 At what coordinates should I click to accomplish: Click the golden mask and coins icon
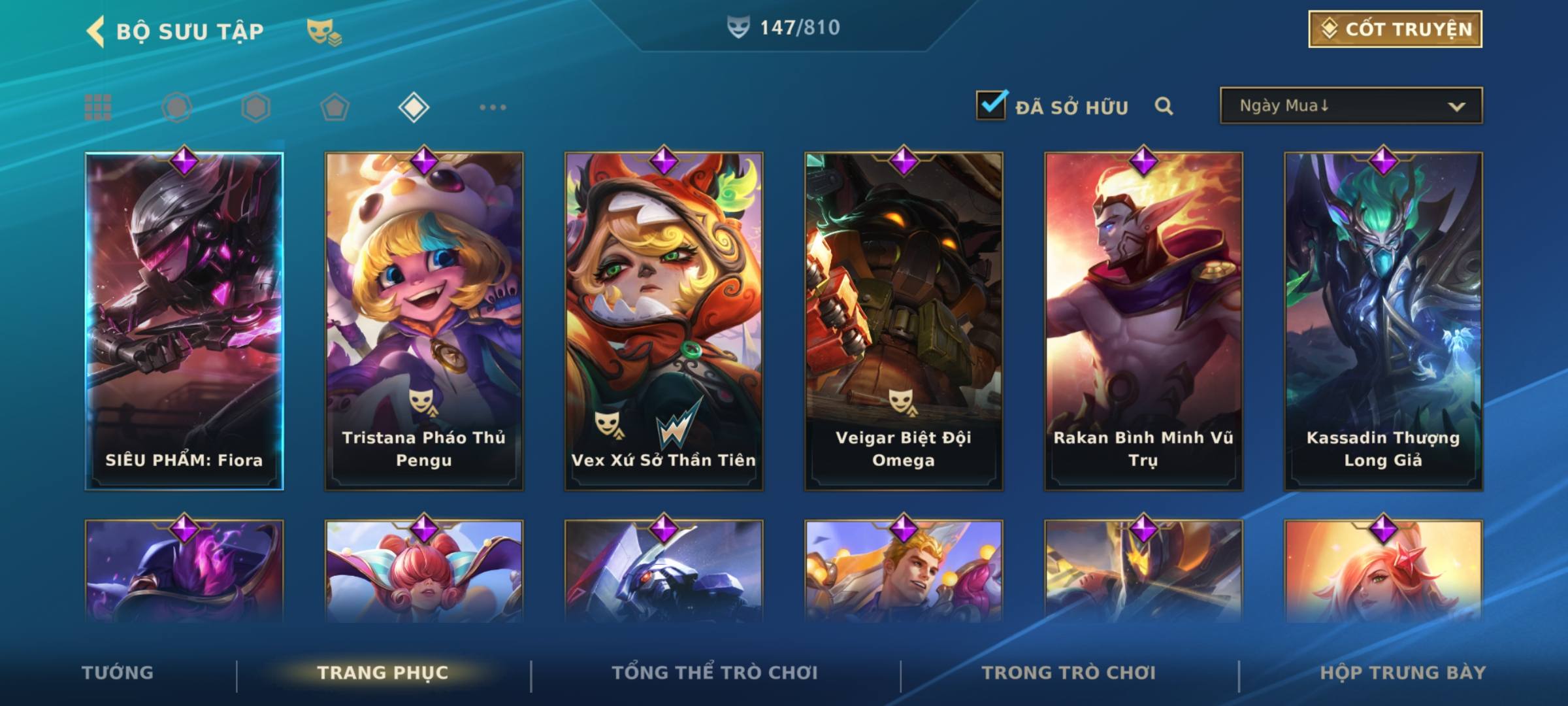click(x=323, y=31)
